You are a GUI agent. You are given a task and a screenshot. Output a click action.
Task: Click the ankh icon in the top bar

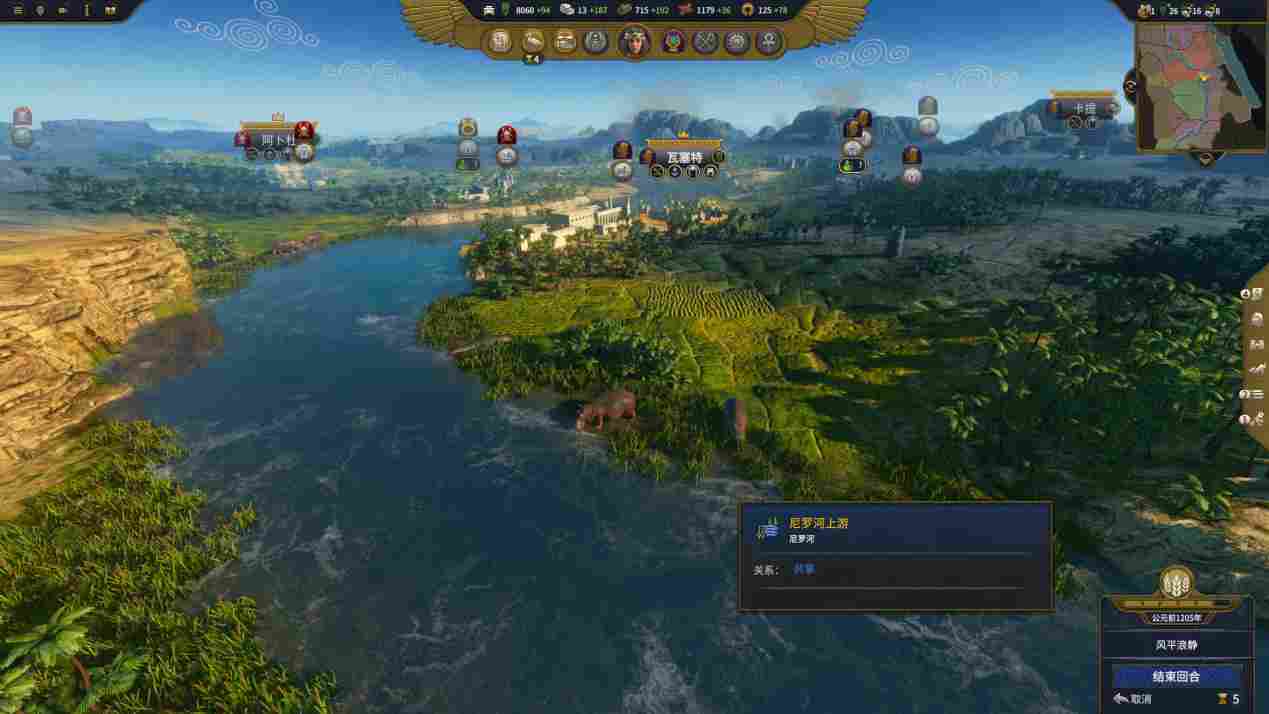coord(770,42)
